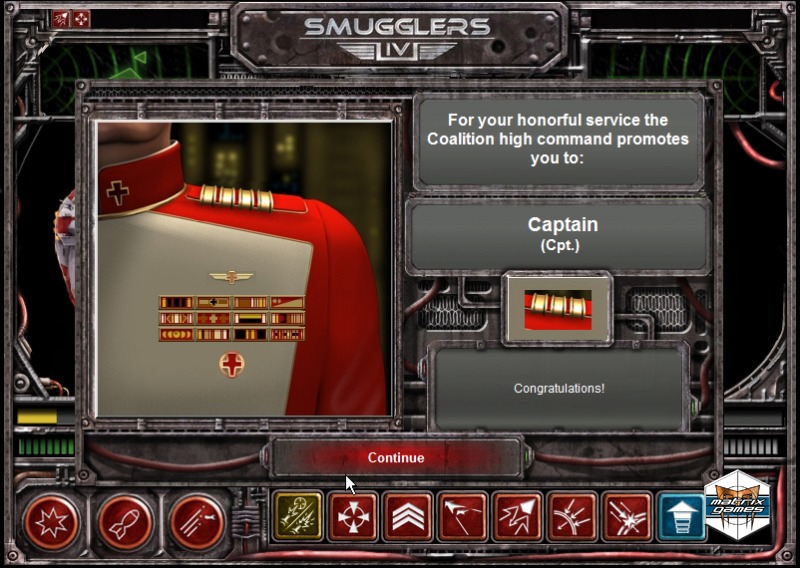The height and width of the screenshot is (568, 800).
Task: Open the triple chevron rank icon
Action: [x=408, y=517]
